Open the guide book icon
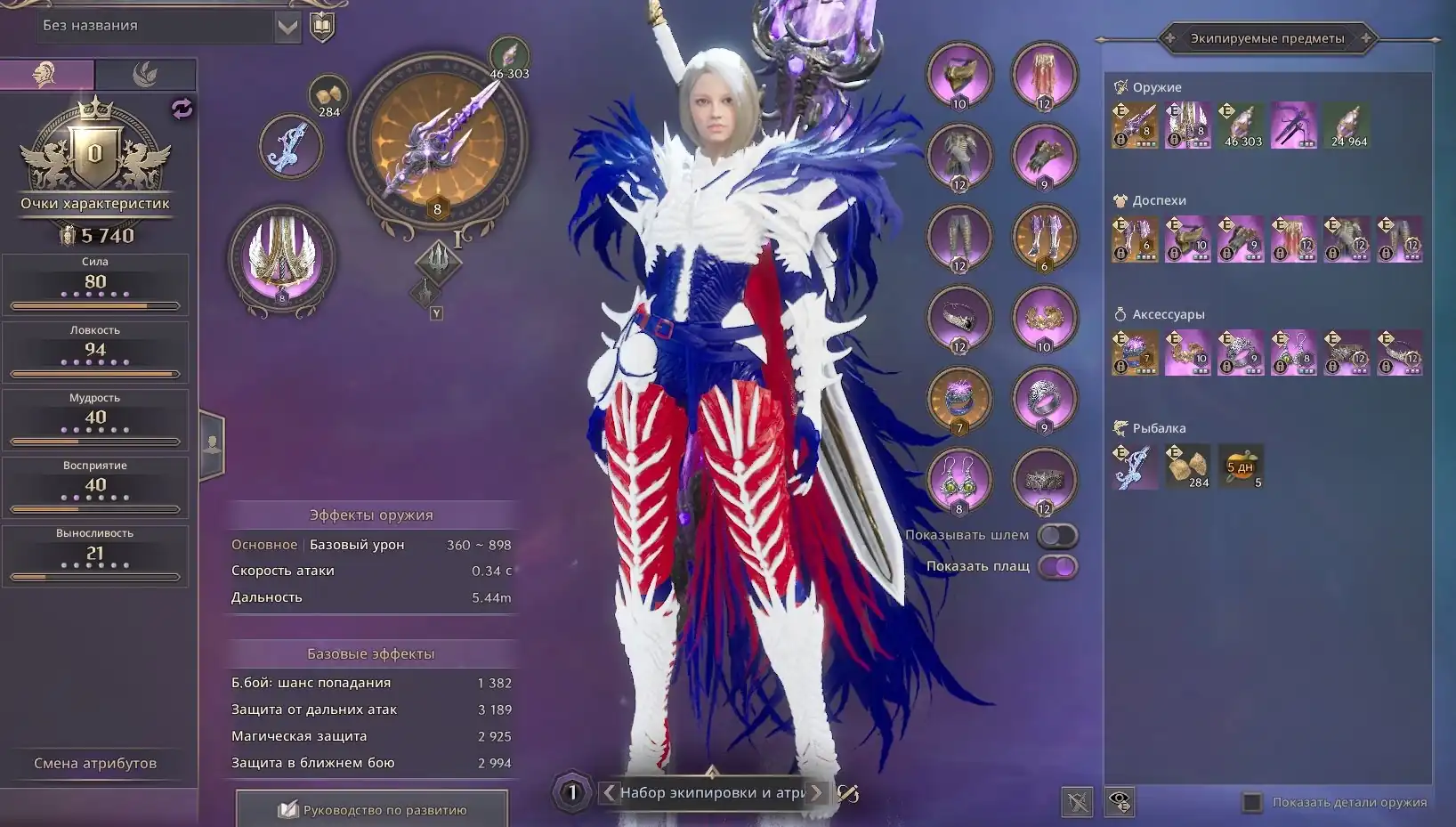 (322, 27)
